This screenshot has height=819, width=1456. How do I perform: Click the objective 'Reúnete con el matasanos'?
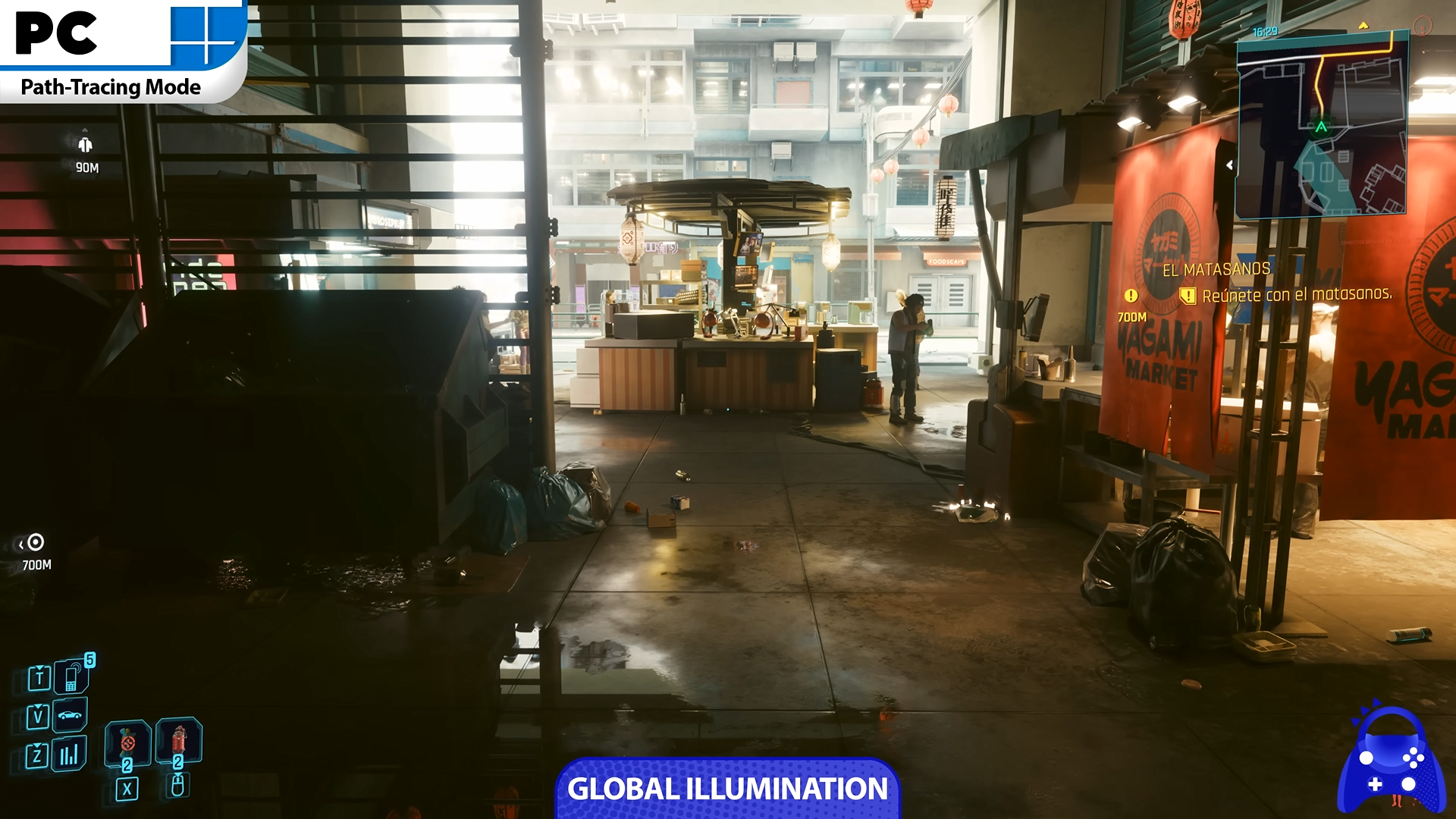click(x=1297, y=294)
